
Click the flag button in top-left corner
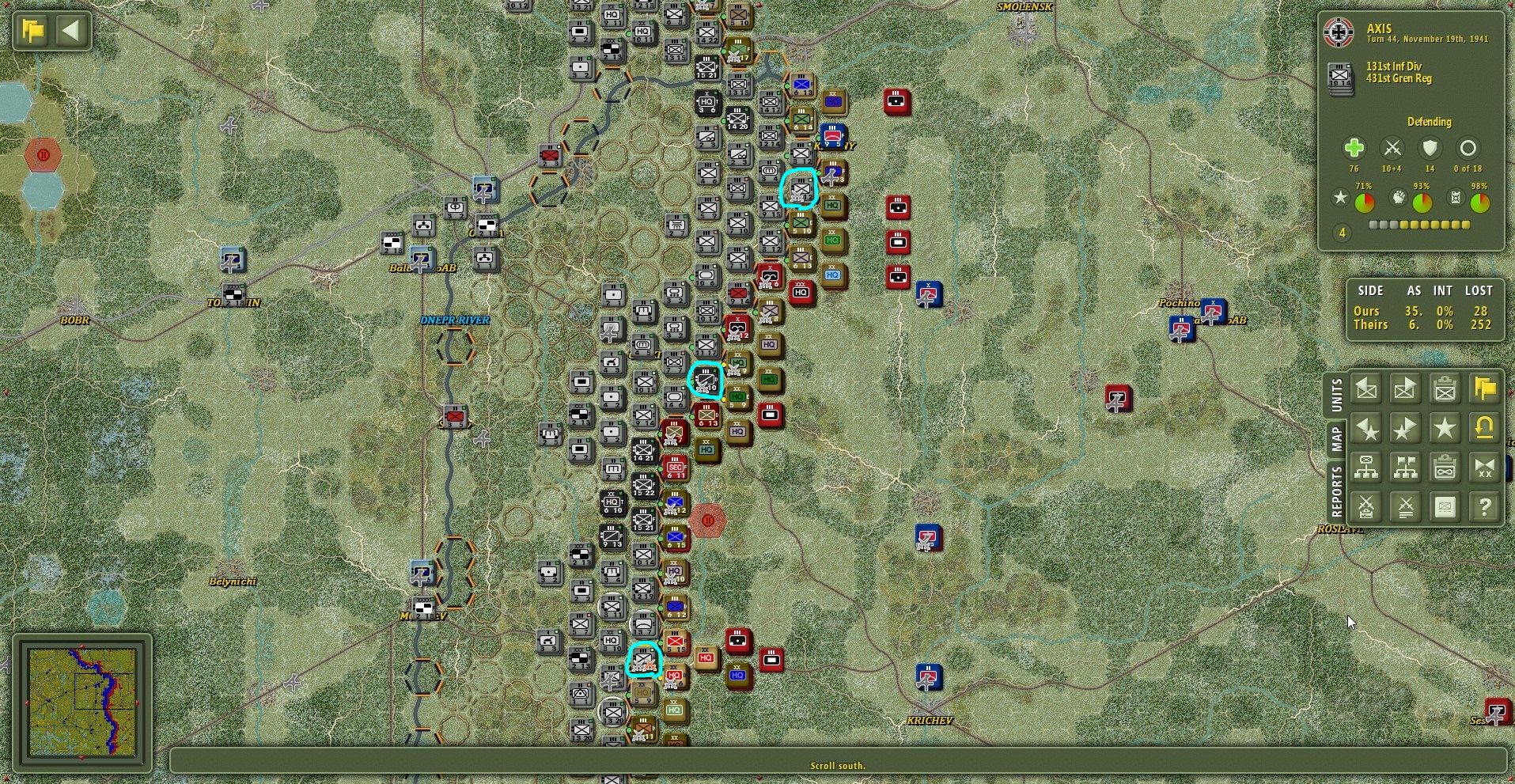point(30,30)
